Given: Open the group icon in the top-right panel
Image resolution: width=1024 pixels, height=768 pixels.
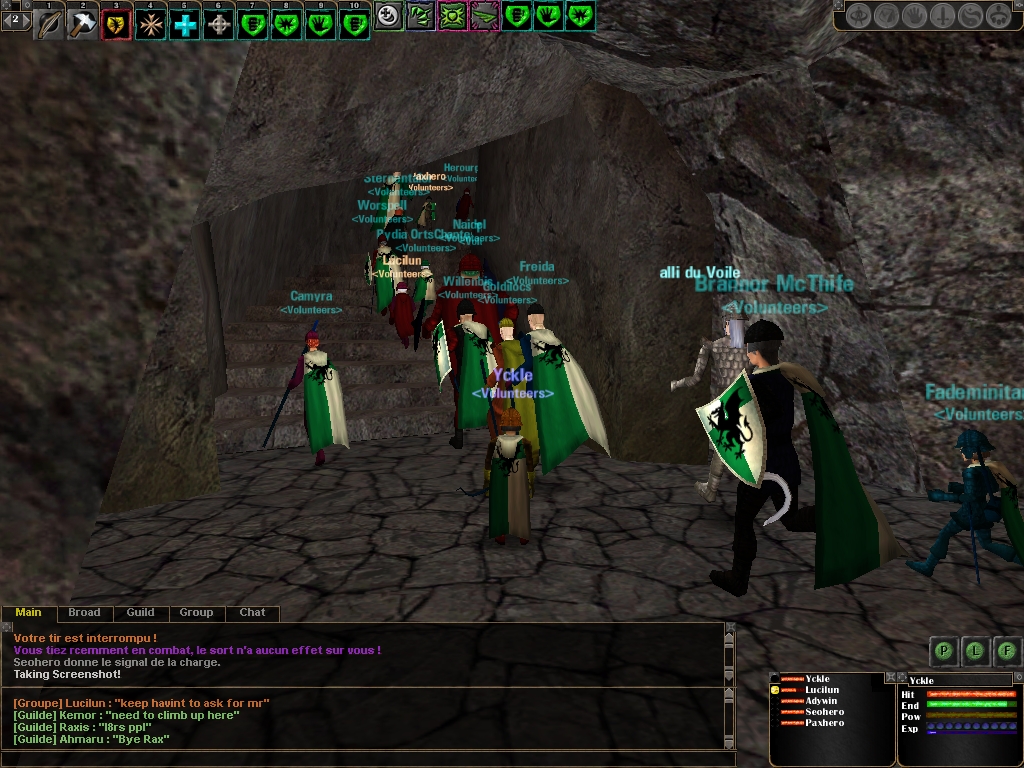Looking at the screenshot, I should pyautogui.click(x=998, y=15).
